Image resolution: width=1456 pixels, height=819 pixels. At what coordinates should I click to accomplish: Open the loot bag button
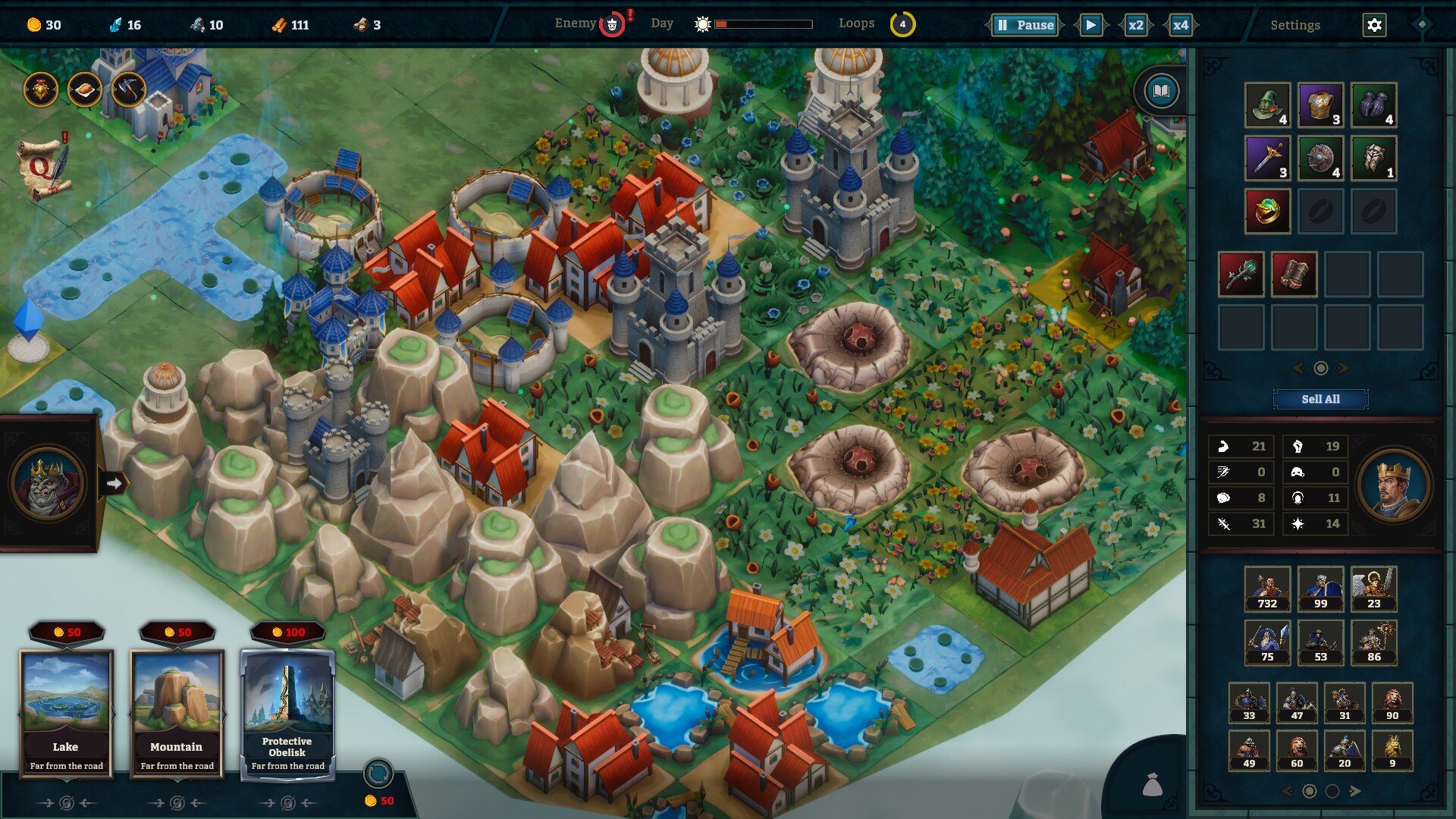coord(1152,785)
